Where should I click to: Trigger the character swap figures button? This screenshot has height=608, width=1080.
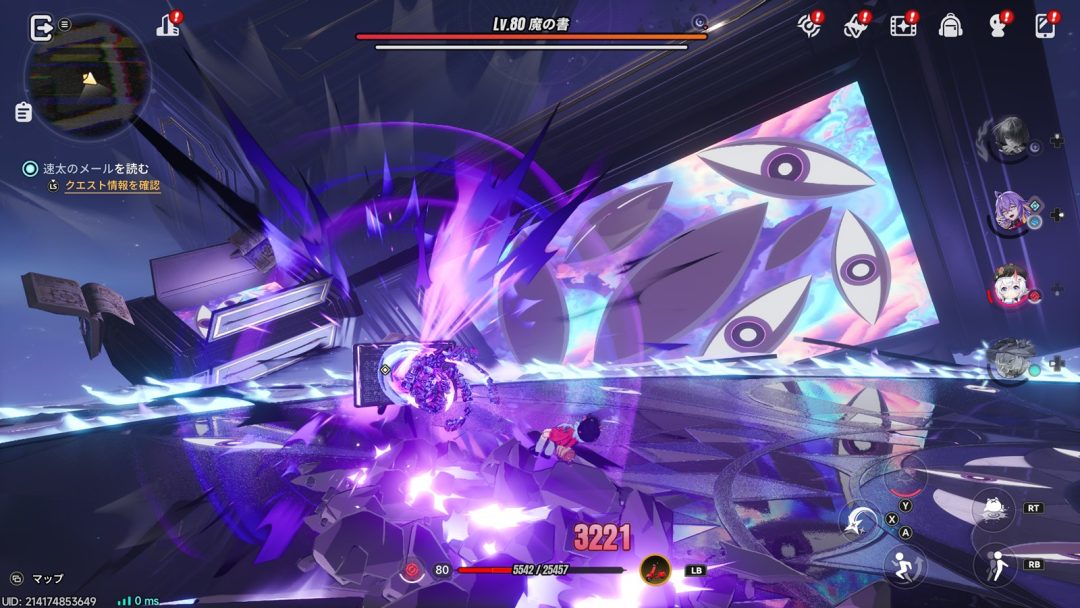point(994,564)
